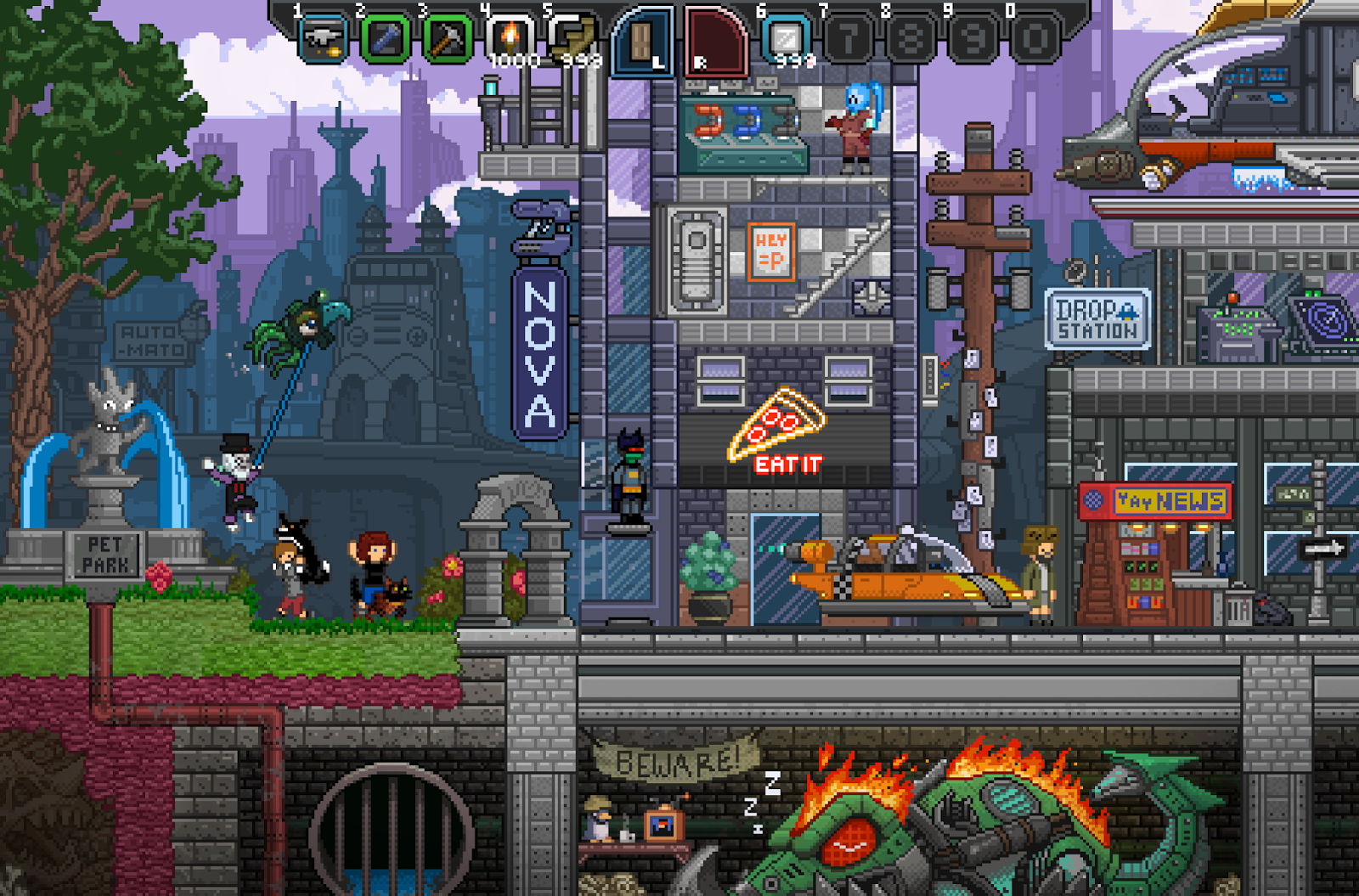Click the empty red right-hand slot

click(715, 41)
